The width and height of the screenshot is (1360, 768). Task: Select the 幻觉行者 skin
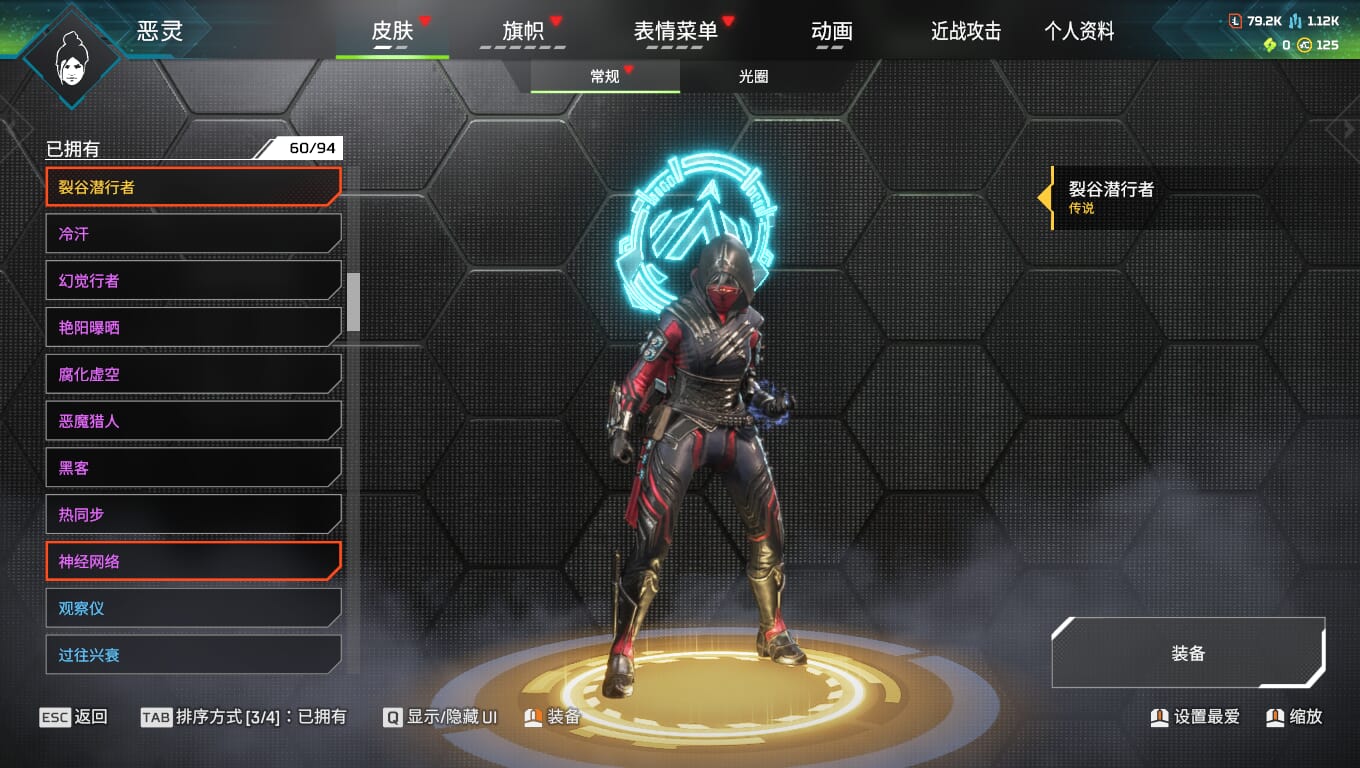pos(193,280)
